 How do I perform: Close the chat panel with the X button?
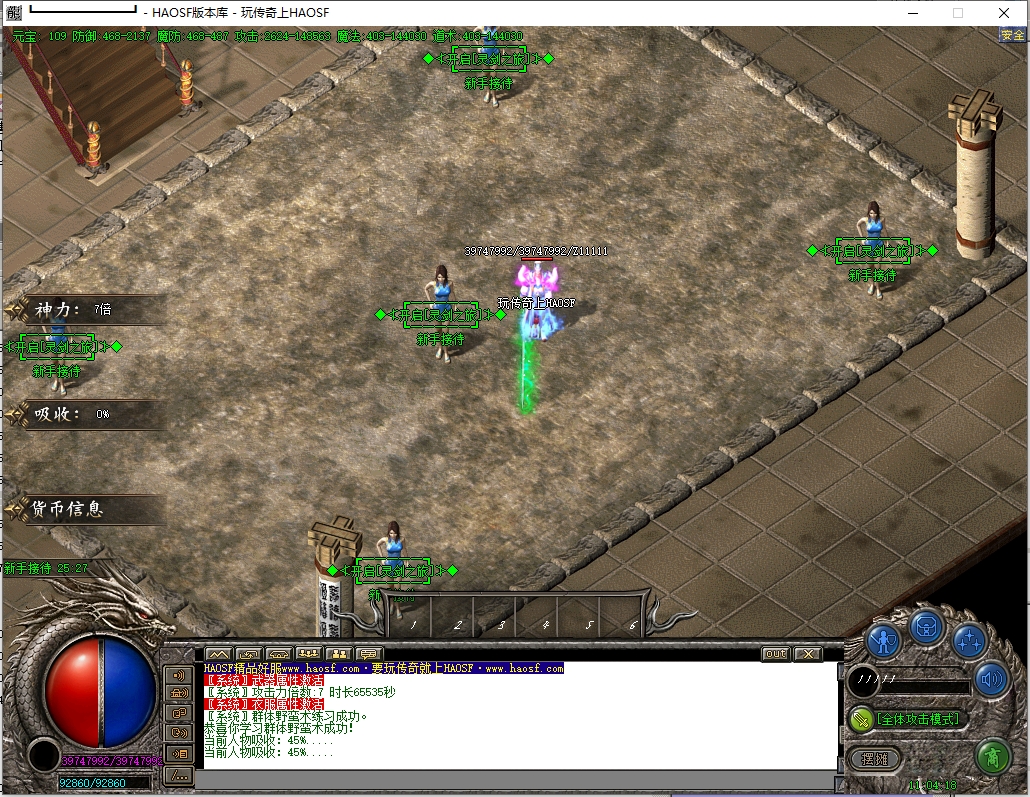click(x=807, y=654)
